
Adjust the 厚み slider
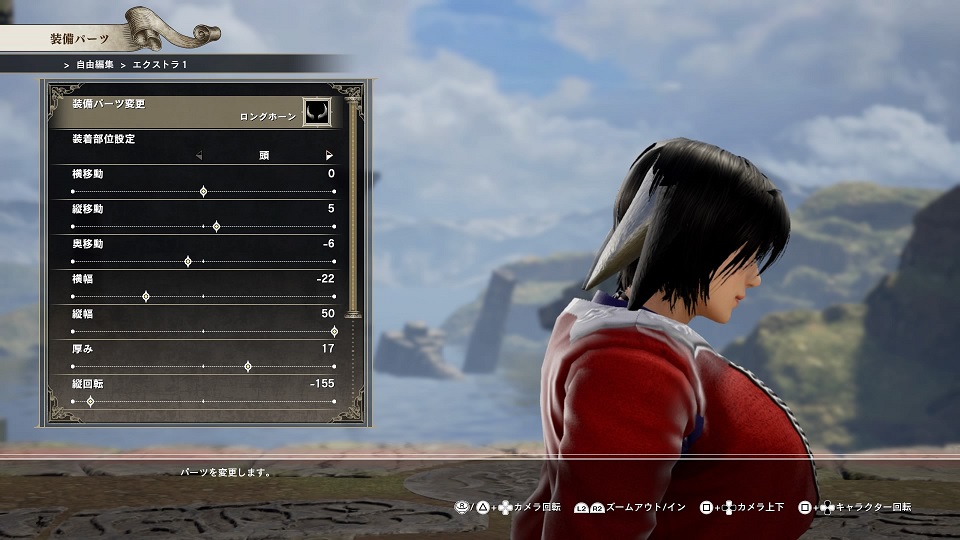coord(248,366)
